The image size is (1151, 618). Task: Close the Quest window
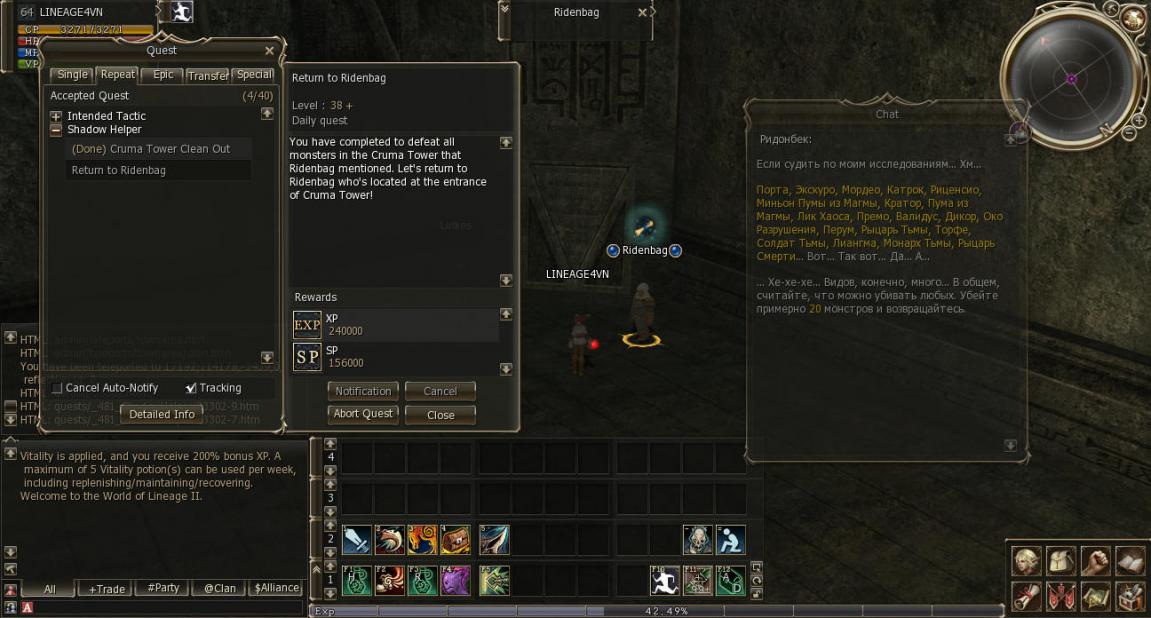(x=269, y=51)
